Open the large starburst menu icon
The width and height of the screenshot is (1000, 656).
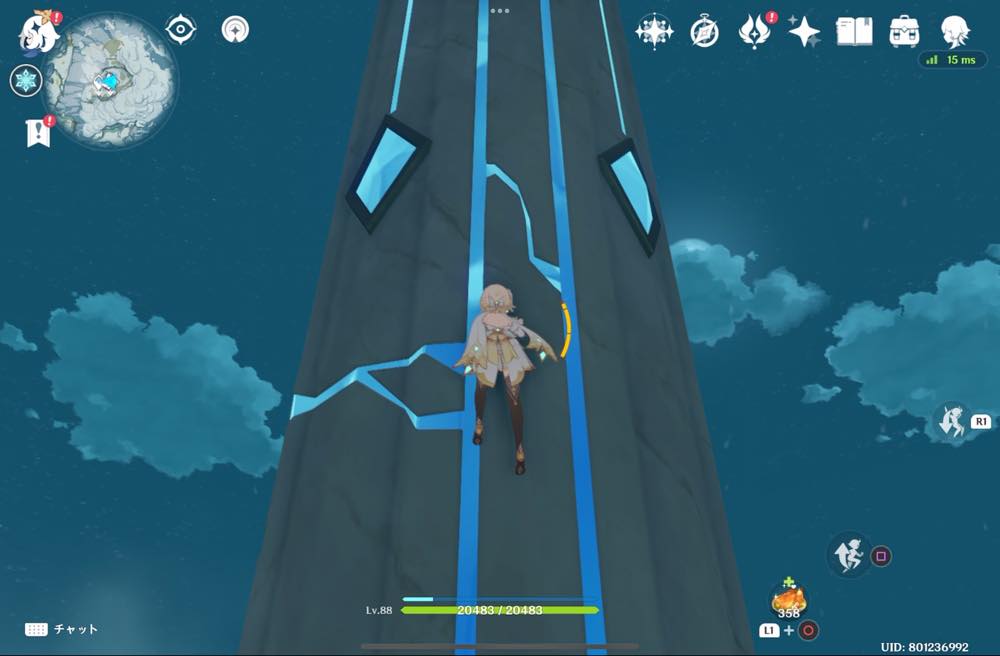pyautogui.click(x=654, y=32)
